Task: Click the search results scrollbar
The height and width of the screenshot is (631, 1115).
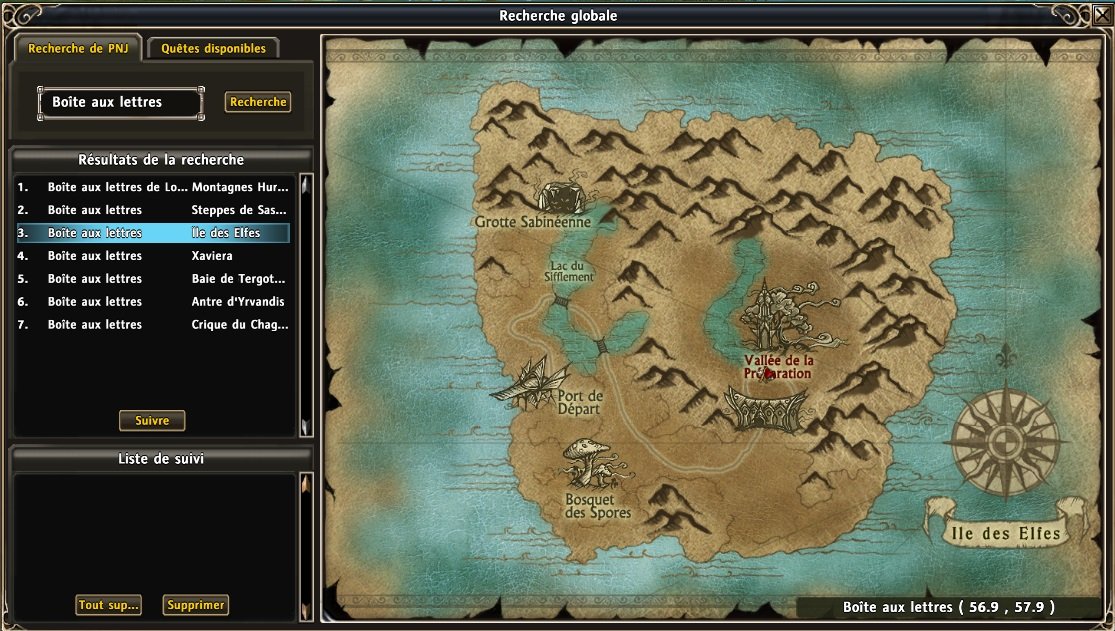Action: click(x=306, y=305)
